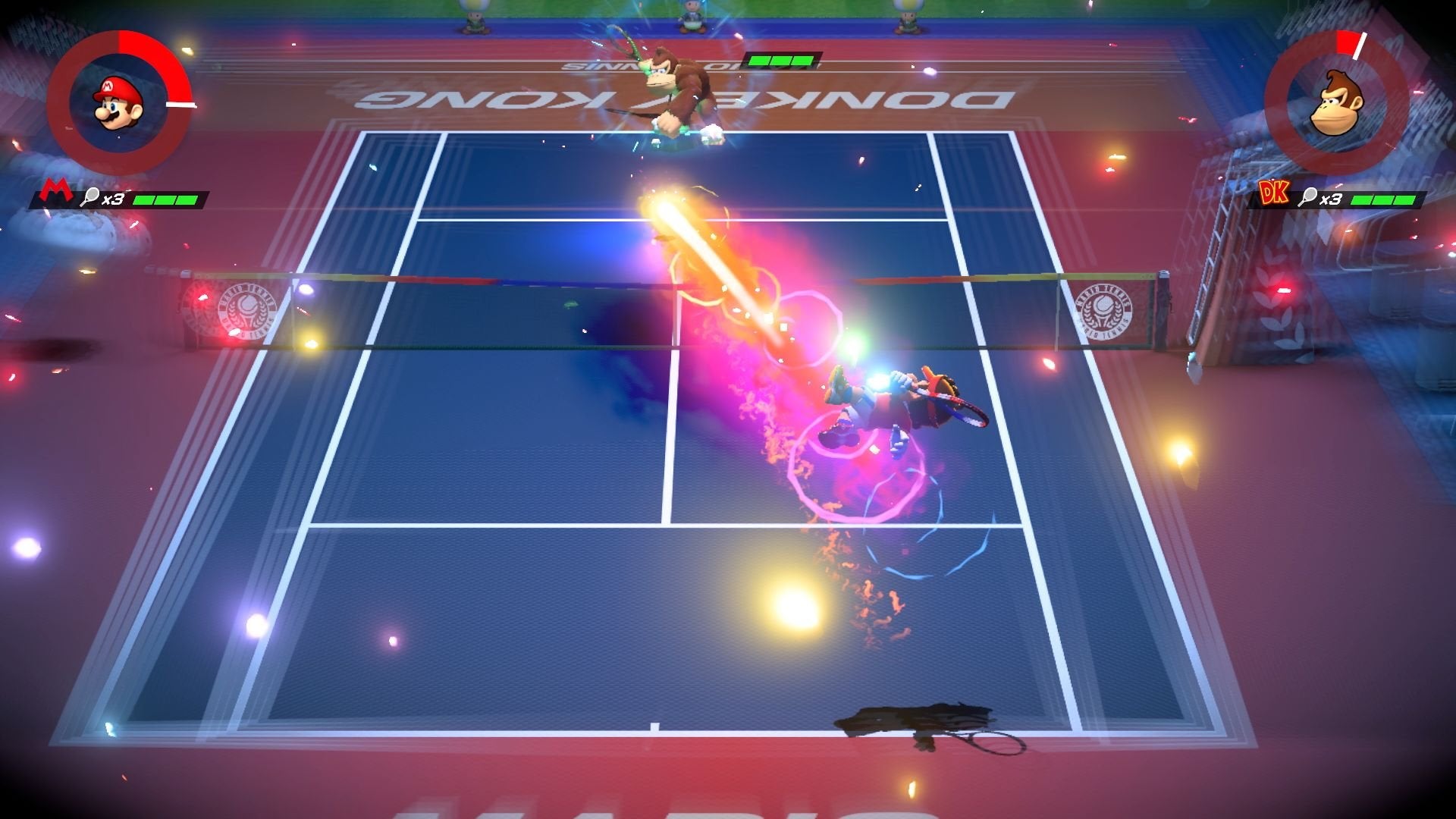The height and width of the screenshot is (819, 1456).
Task: Click the DK logo emblem
Action: point(1274,195)
